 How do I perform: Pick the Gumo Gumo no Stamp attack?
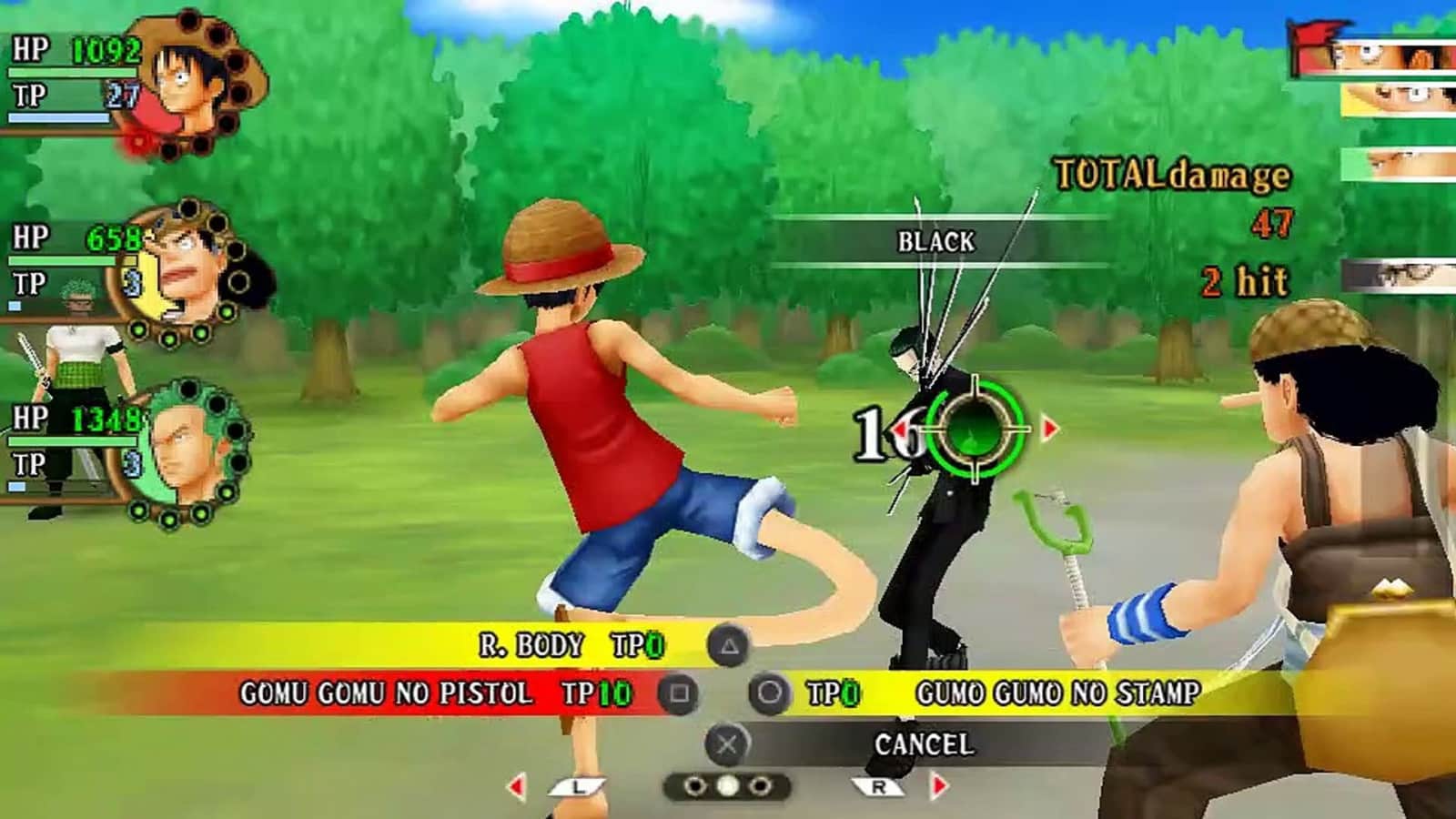point(1057,693)
